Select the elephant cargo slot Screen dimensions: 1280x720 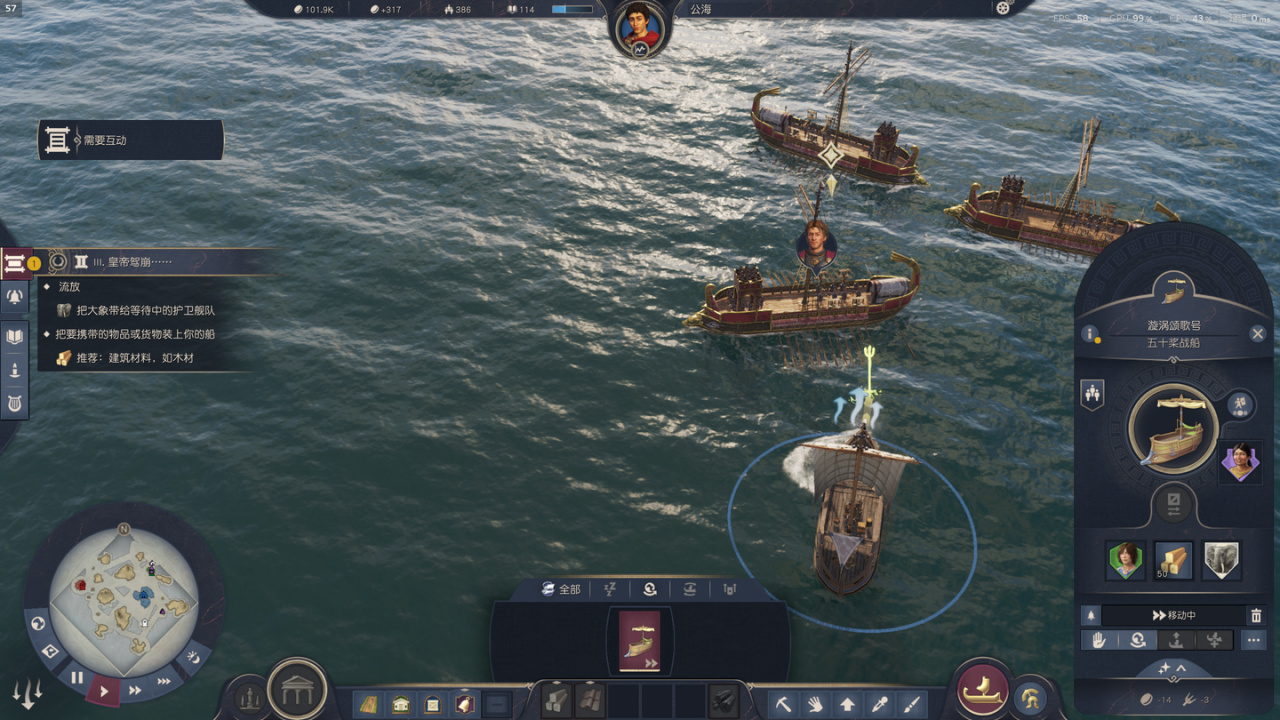coord(1221,560)
